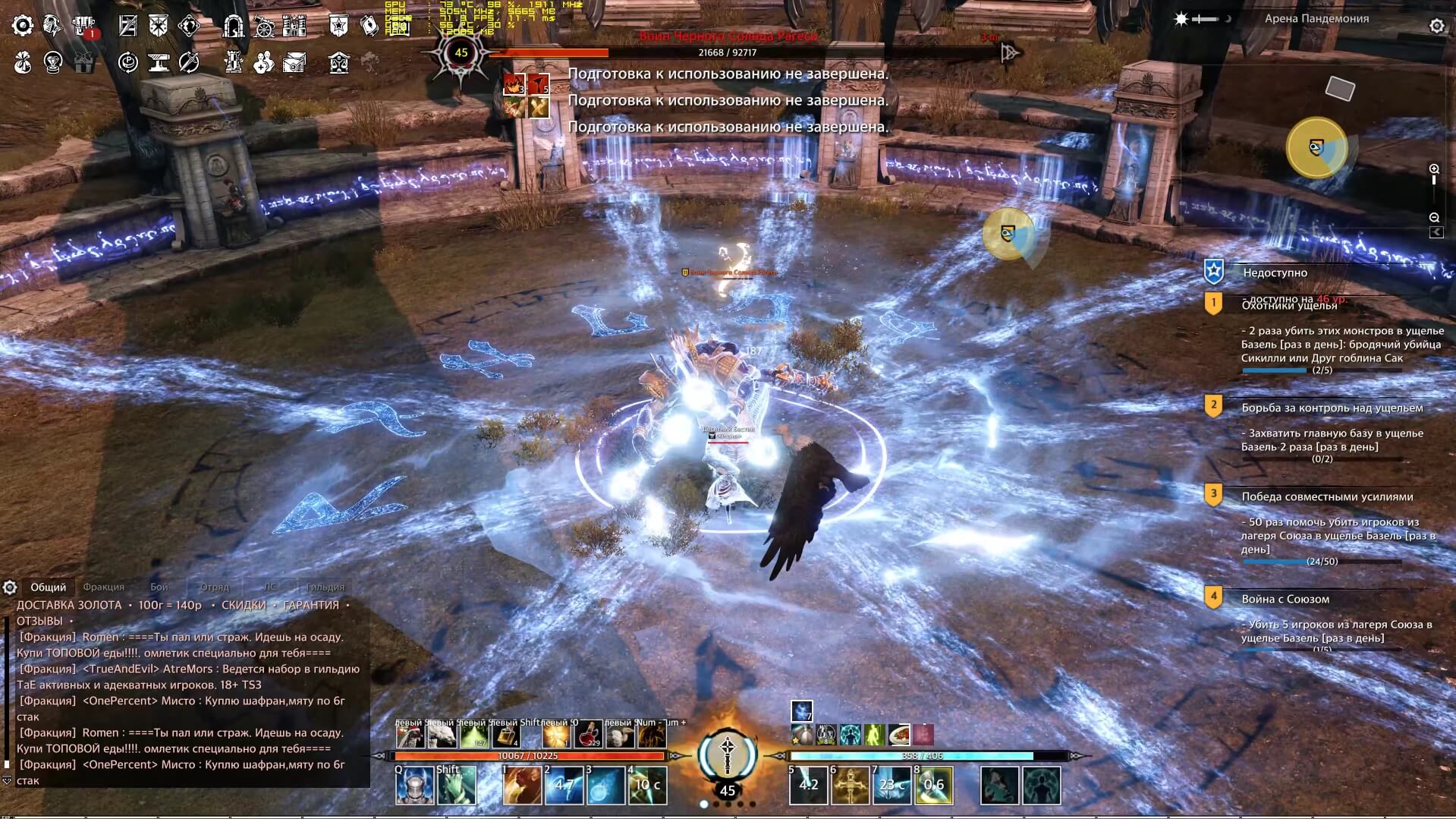Open the siege cannon icon
Screen dimensions: 1456x819
(x=263, y=25)
